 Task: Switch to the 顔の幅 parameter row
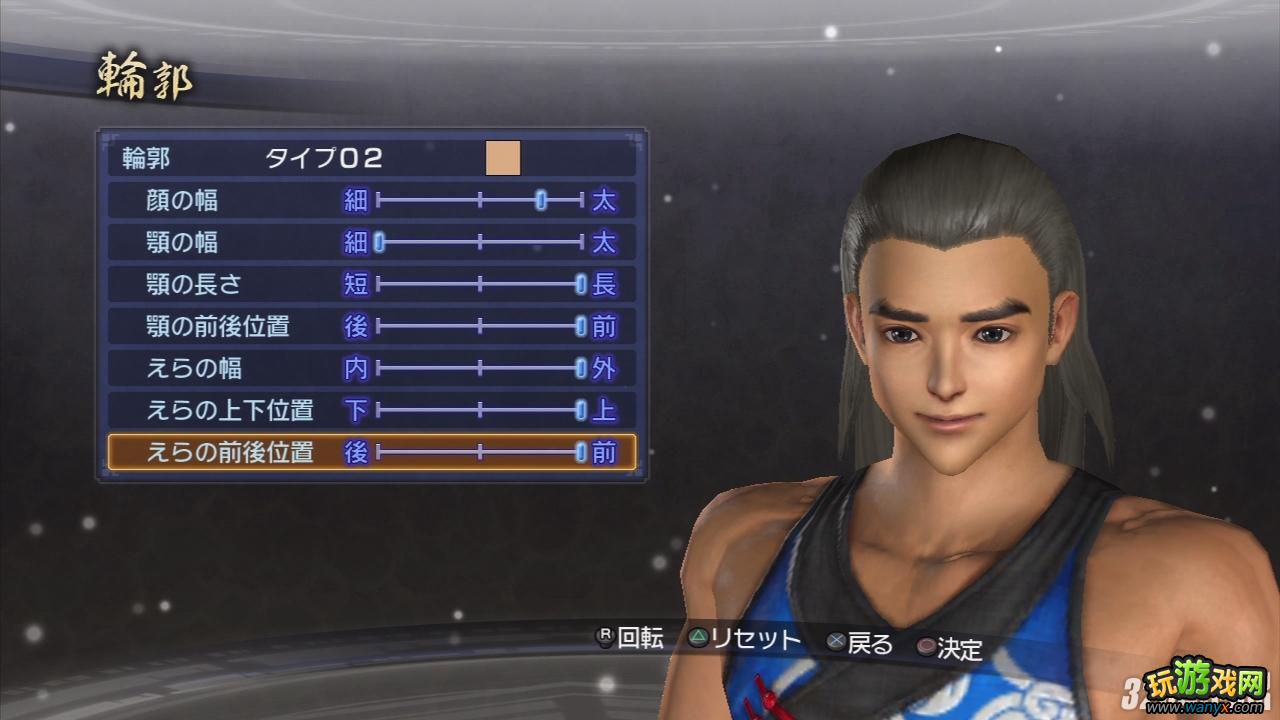(200, 199)
